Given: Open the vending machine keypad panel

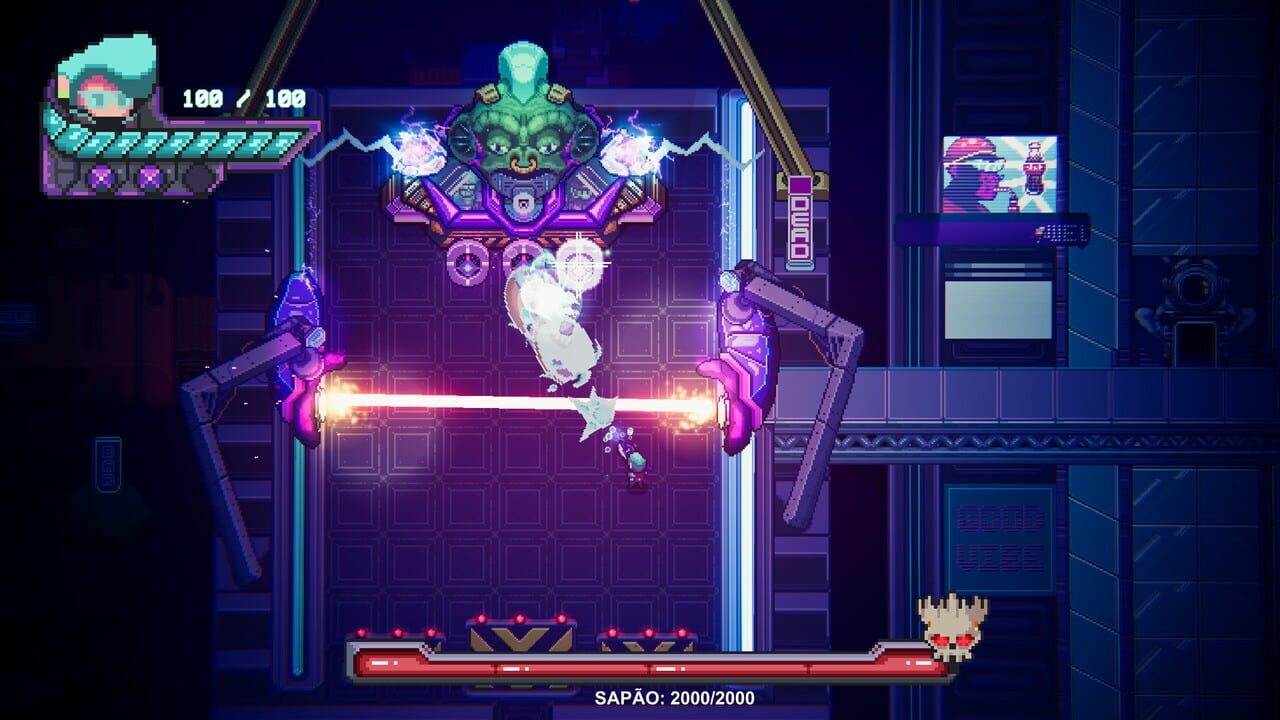Looking at the screenshot, I should point(1061,233).
